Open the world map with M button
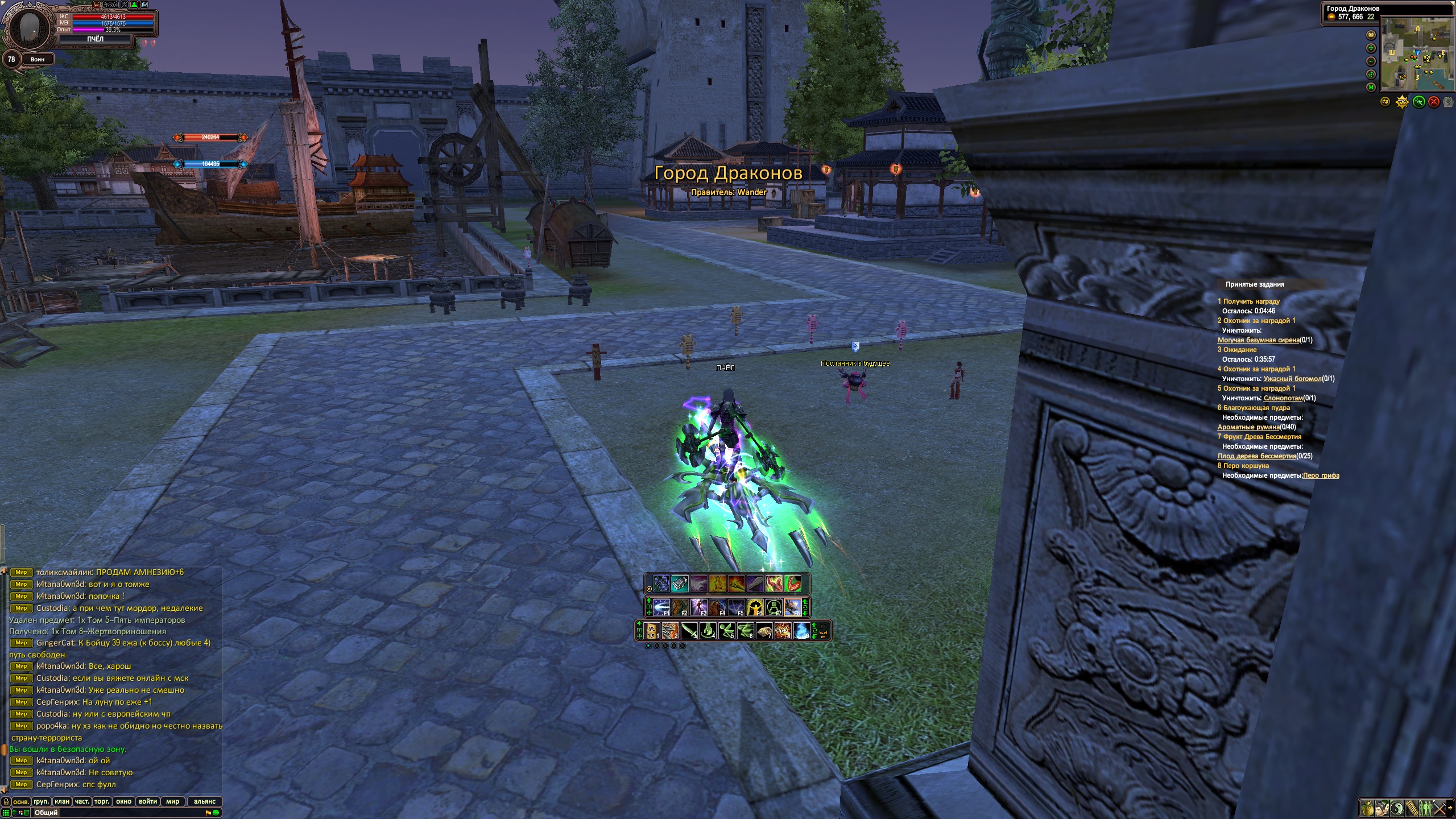This screenshot has width=1456, height=819. tap(1371, 87)
